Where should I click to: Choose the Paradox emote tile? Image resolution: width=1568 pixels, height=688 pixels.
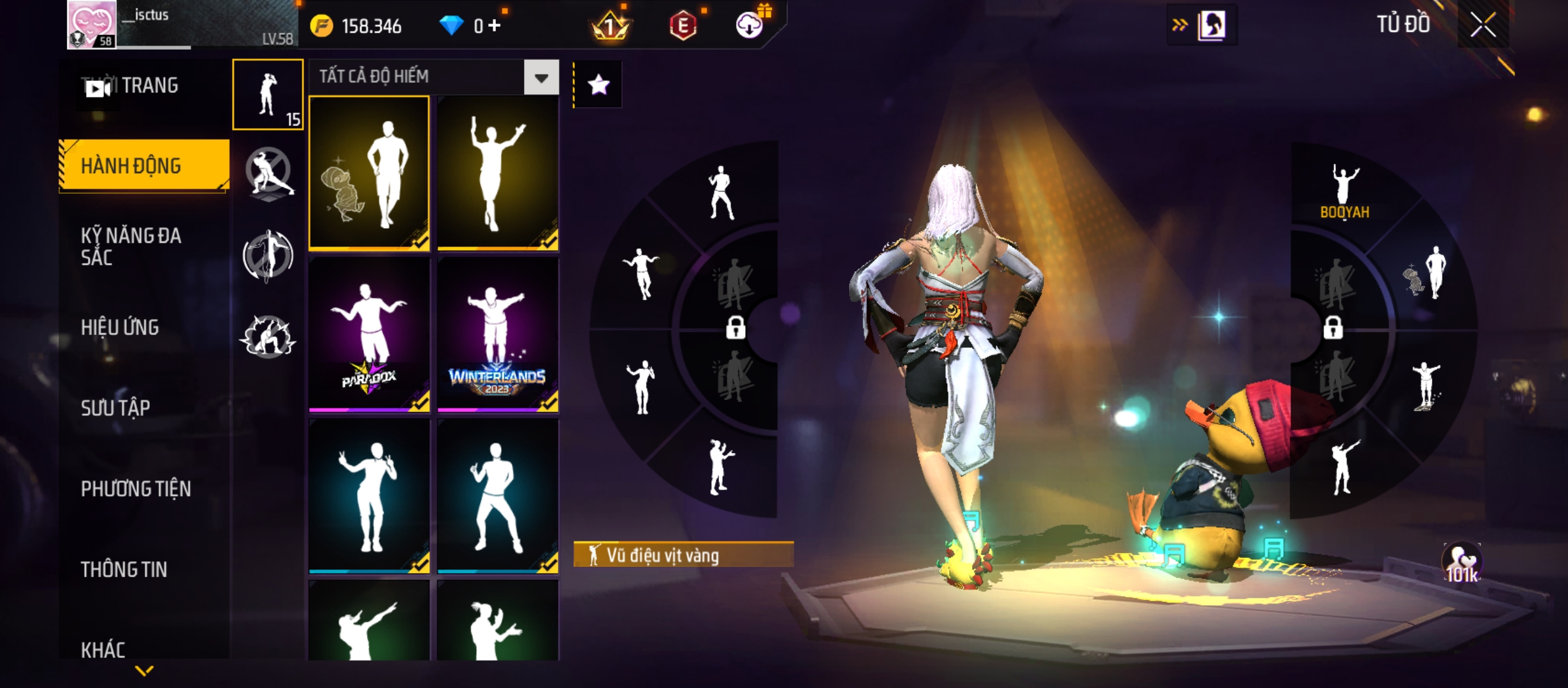tap(369, 334)
